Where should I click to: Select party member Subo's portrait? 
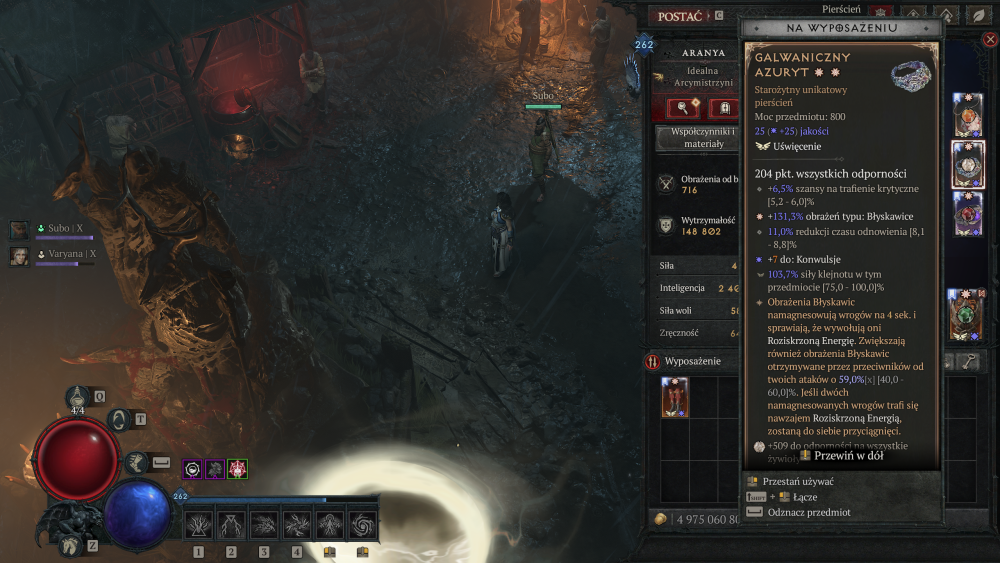pos(20,230)
